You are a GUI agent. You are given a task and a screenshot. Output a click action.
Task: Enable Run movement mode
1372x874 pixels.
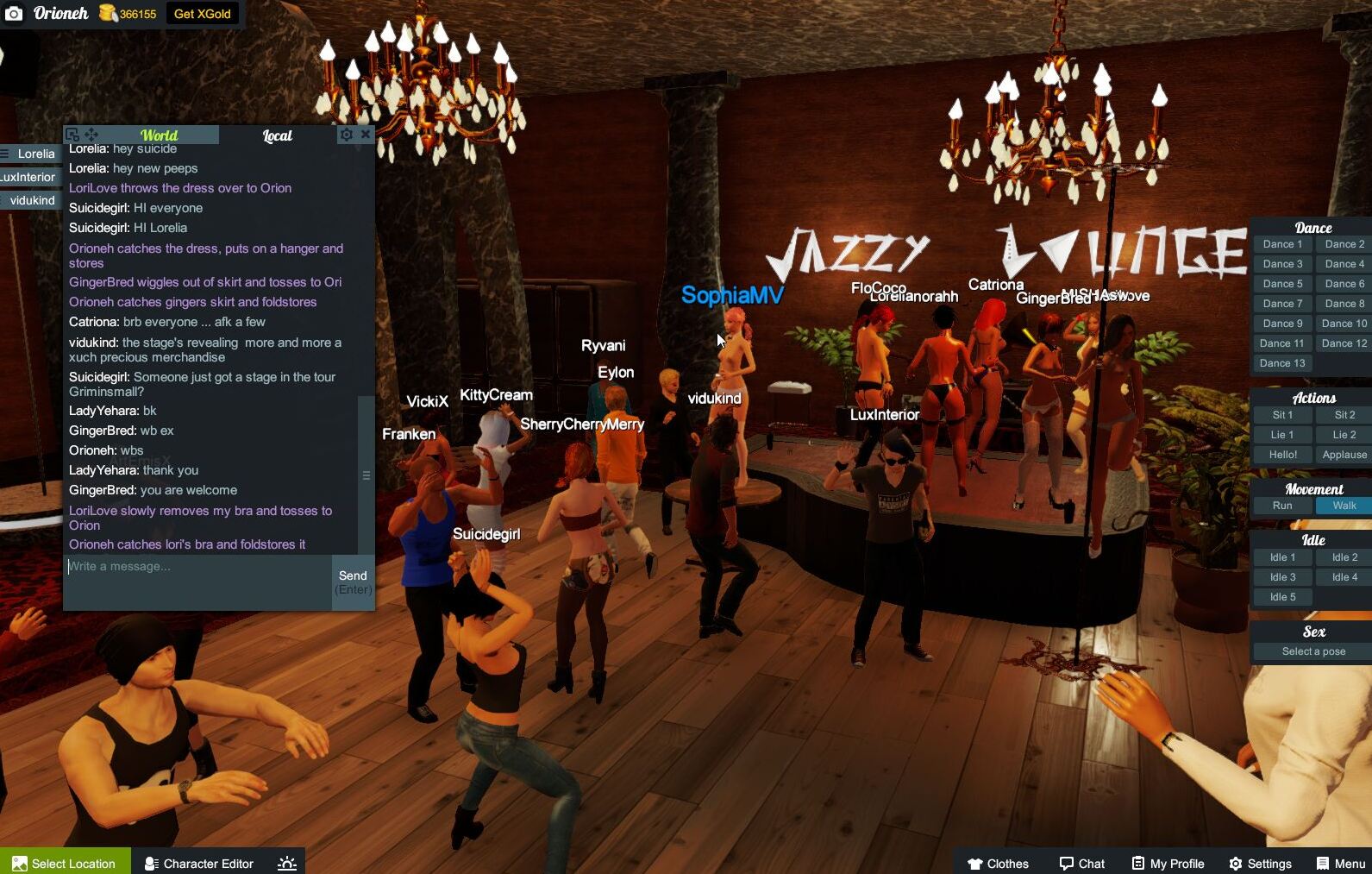click(x=1281, y=506)
